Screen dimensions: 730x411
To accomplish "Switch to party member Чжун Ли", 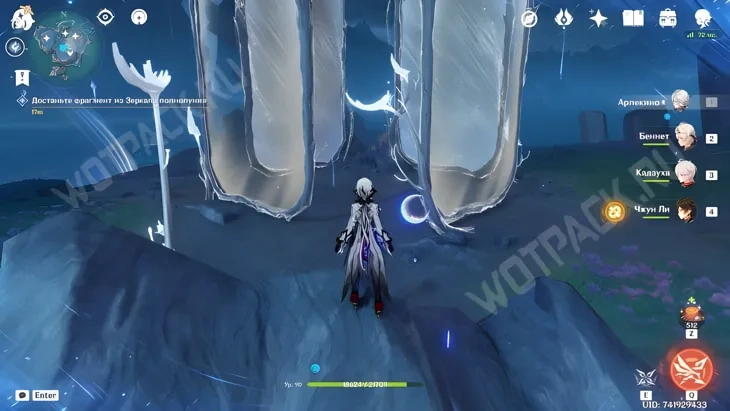I will click(x=684, y=210).
